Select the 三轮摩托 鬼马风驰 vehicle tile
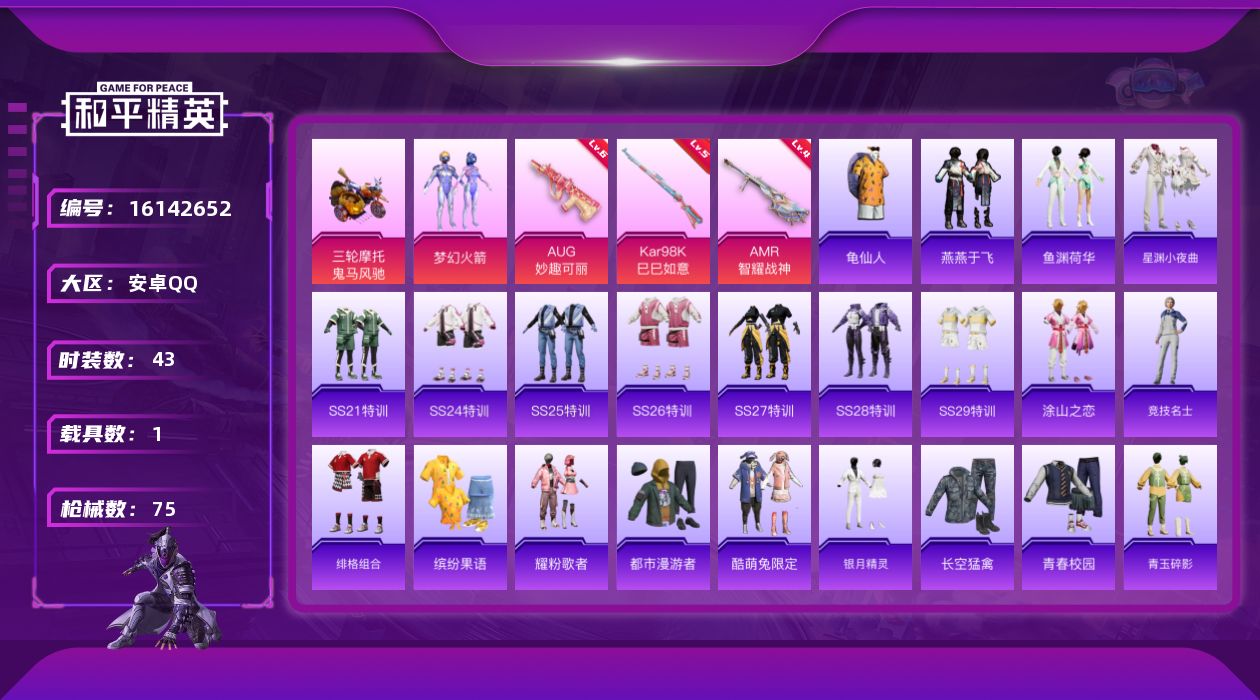This screenshot has width=1260, height=700. click(358, 211)
